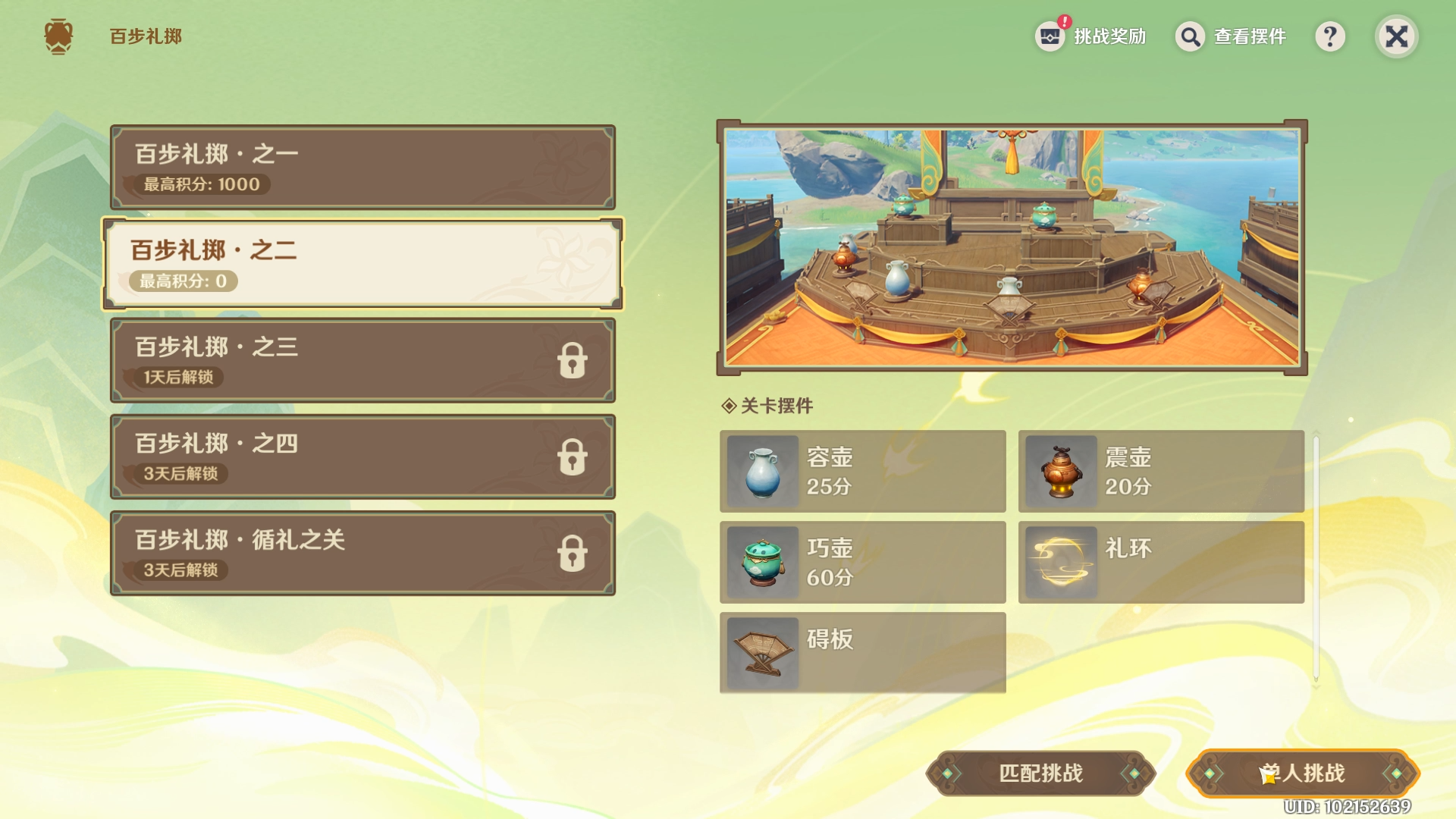Show help with the question mark button
This screenshot has width=1456, height=819.
(1330, 36)
